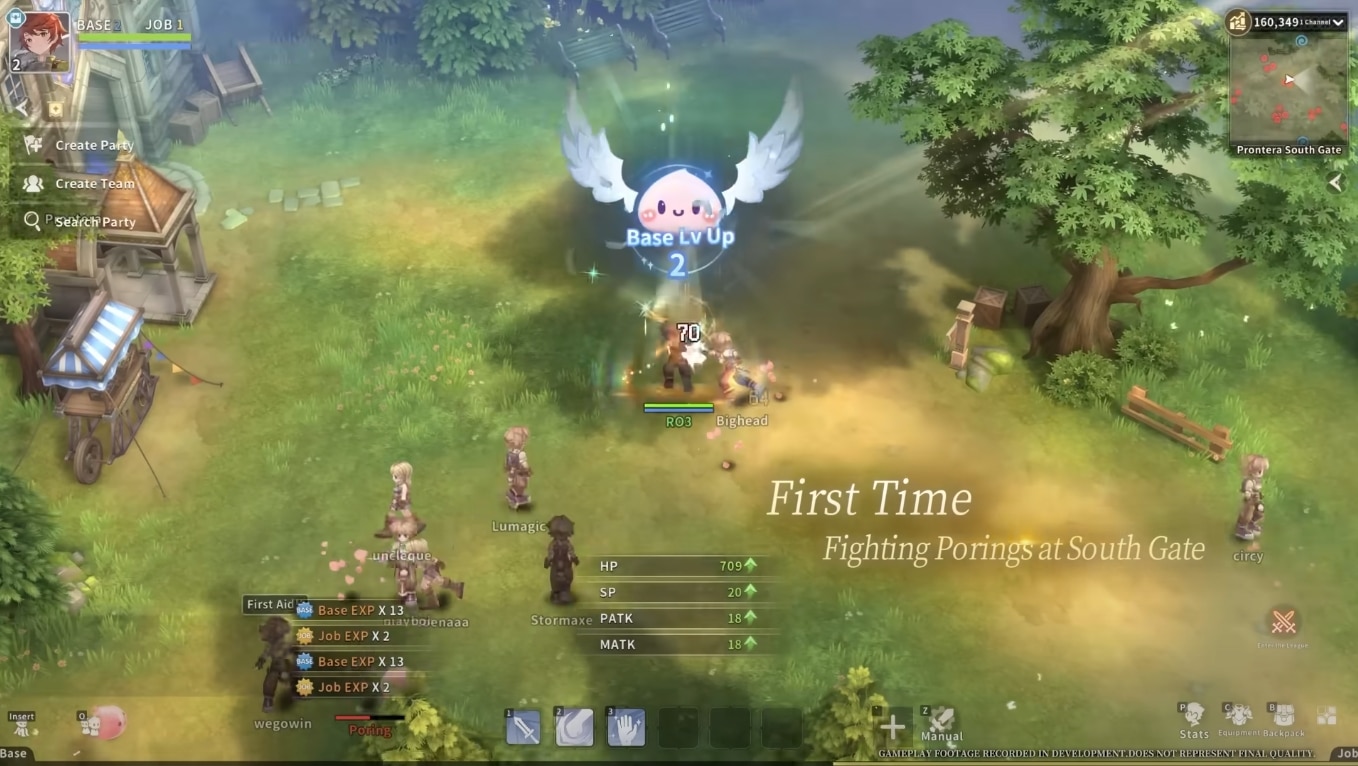Click the Insert sit icon
Screen dimensions: 1358x766
[x=21, y=727]
